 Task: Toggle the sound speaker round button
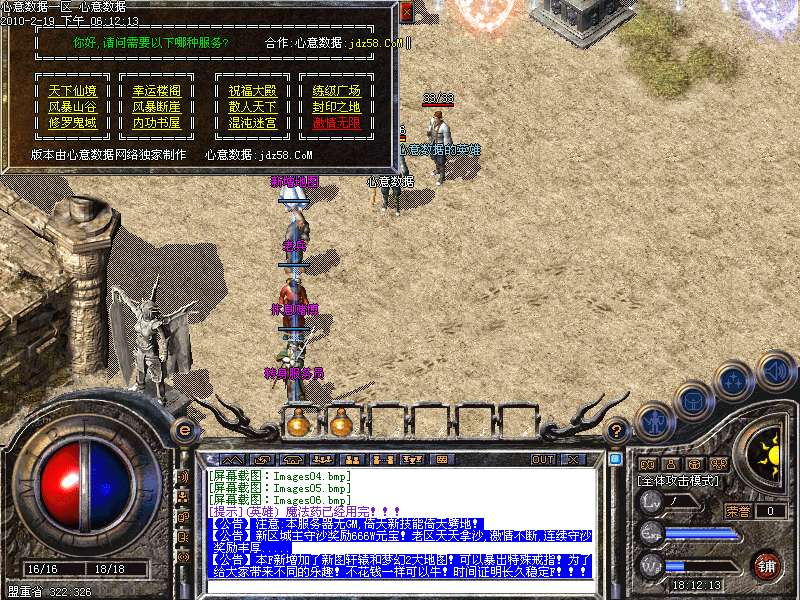(x=775, y=372)
